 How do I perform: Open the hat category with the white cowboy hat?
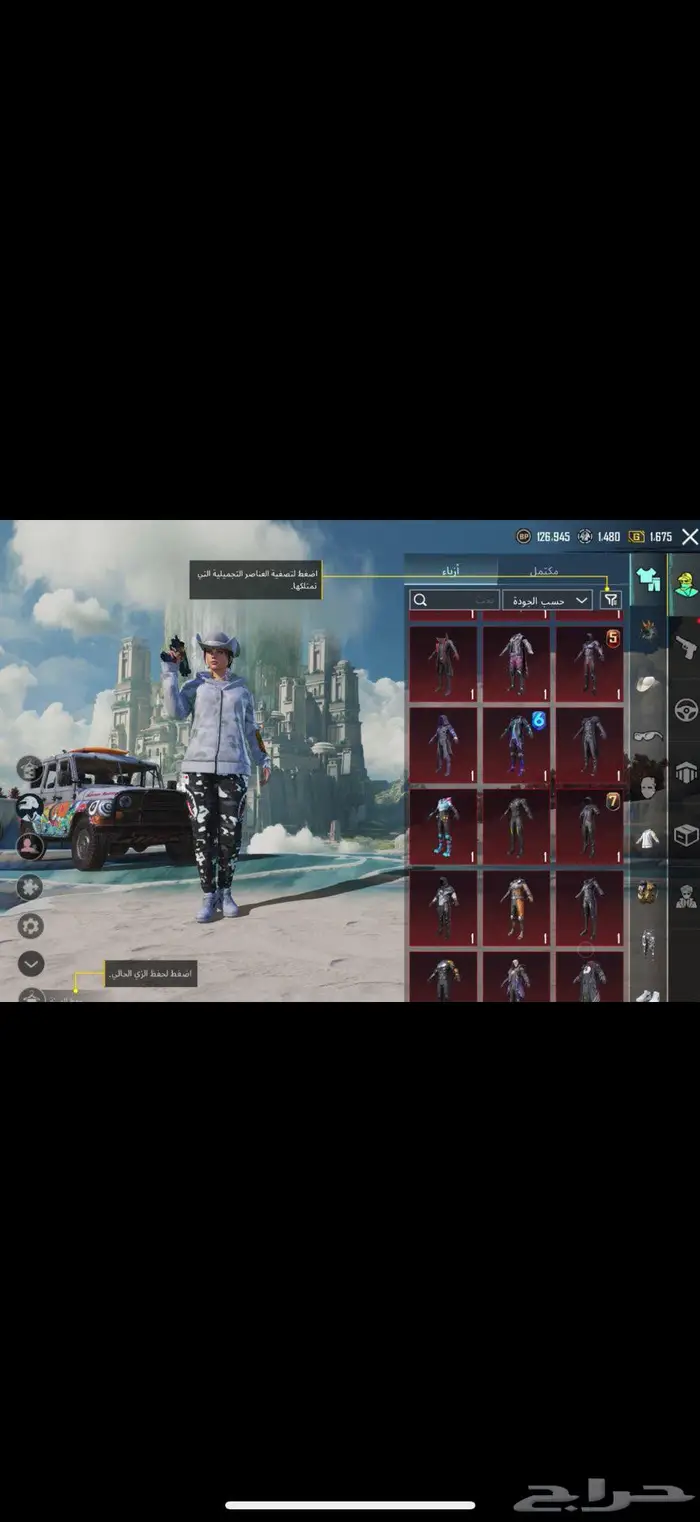coord(649,684)
